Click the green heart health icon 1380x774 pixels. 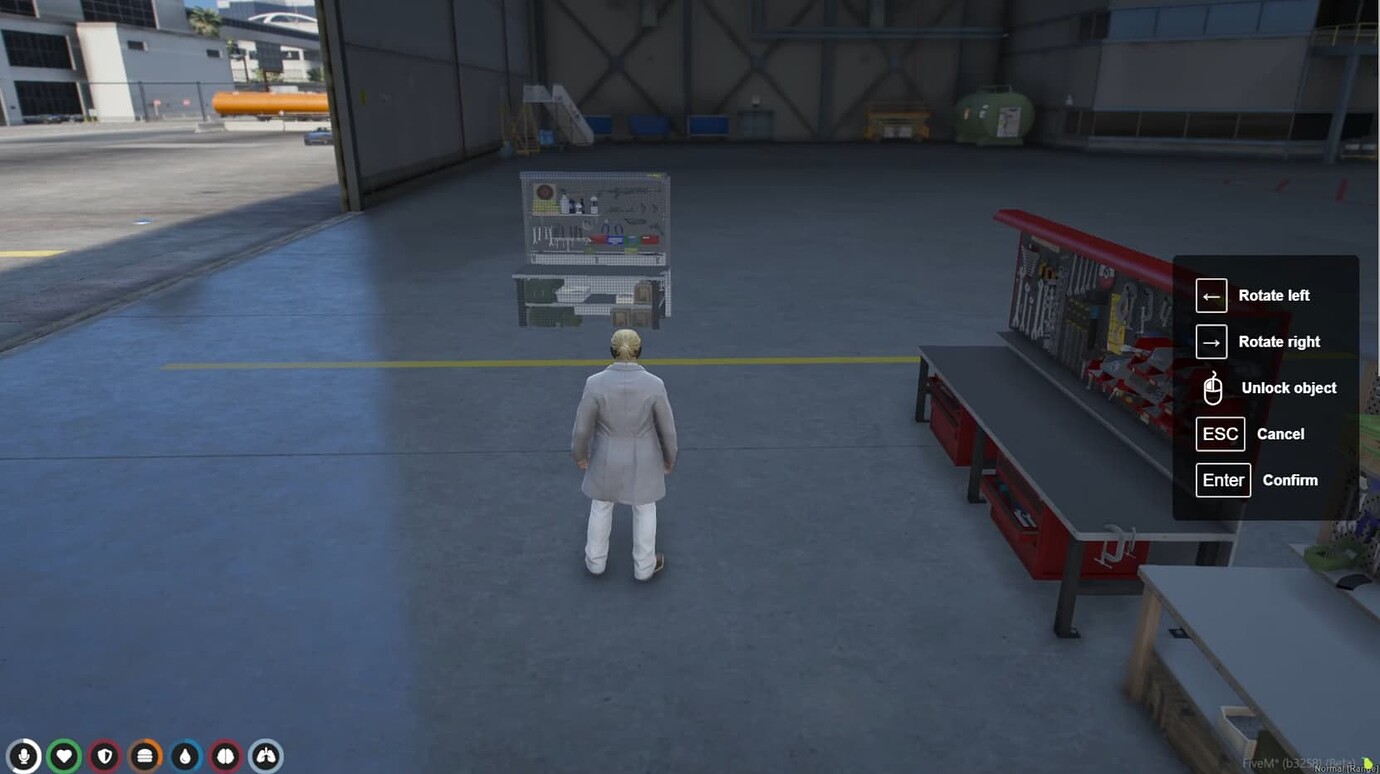click(64, 756)
